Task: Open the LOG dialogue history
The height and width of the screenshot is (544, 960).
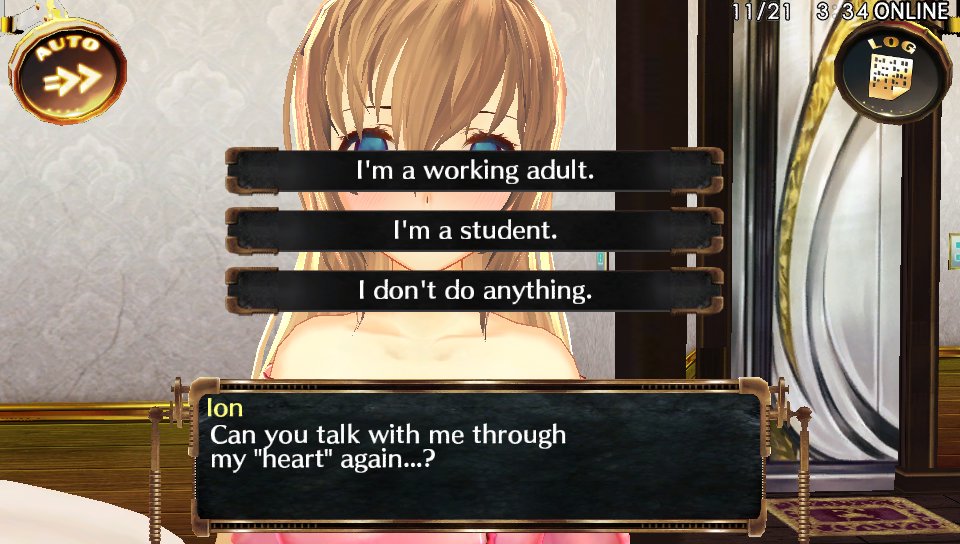Action: pos(886,73)
